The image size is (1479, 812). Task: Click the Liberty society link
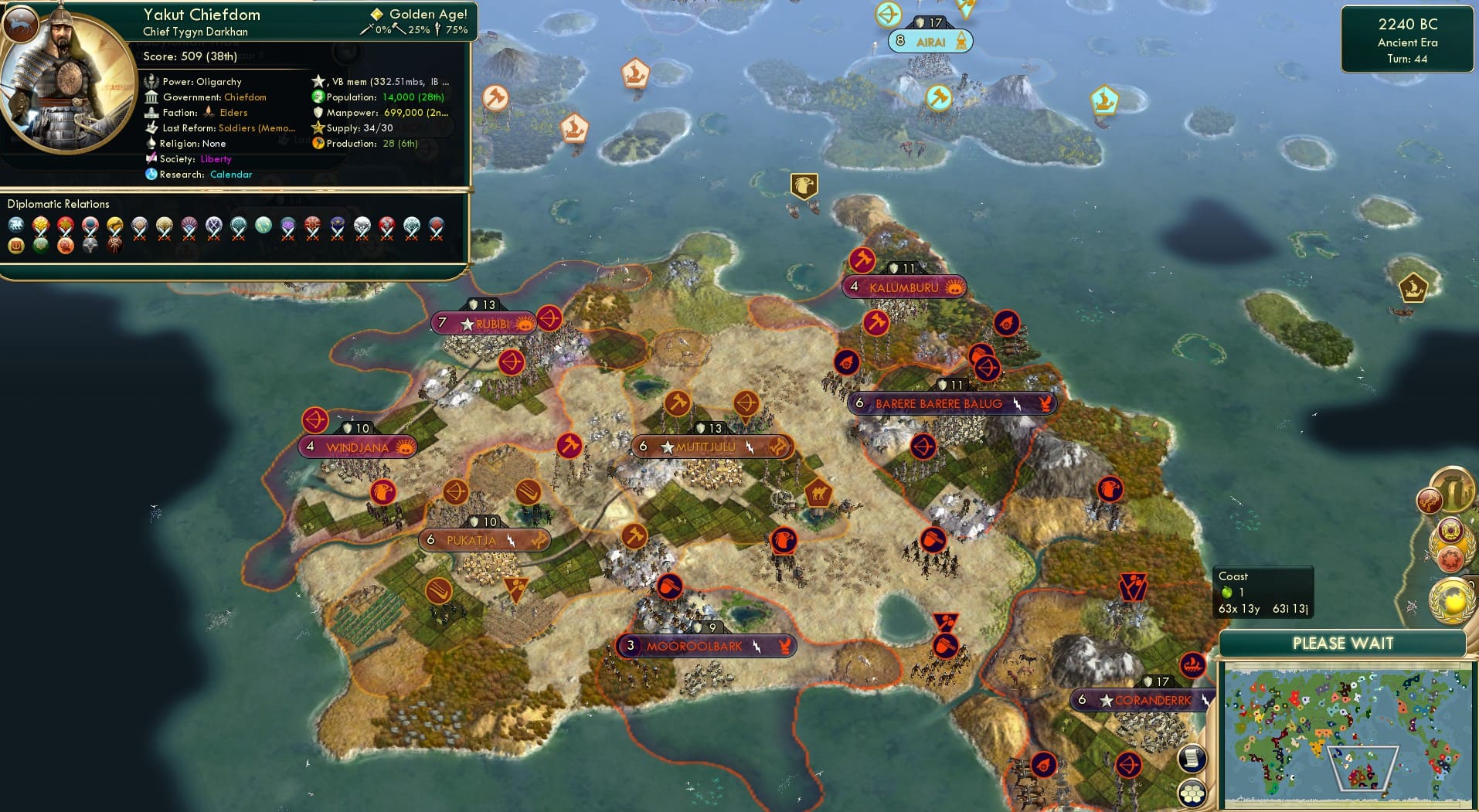pos(216,158)
